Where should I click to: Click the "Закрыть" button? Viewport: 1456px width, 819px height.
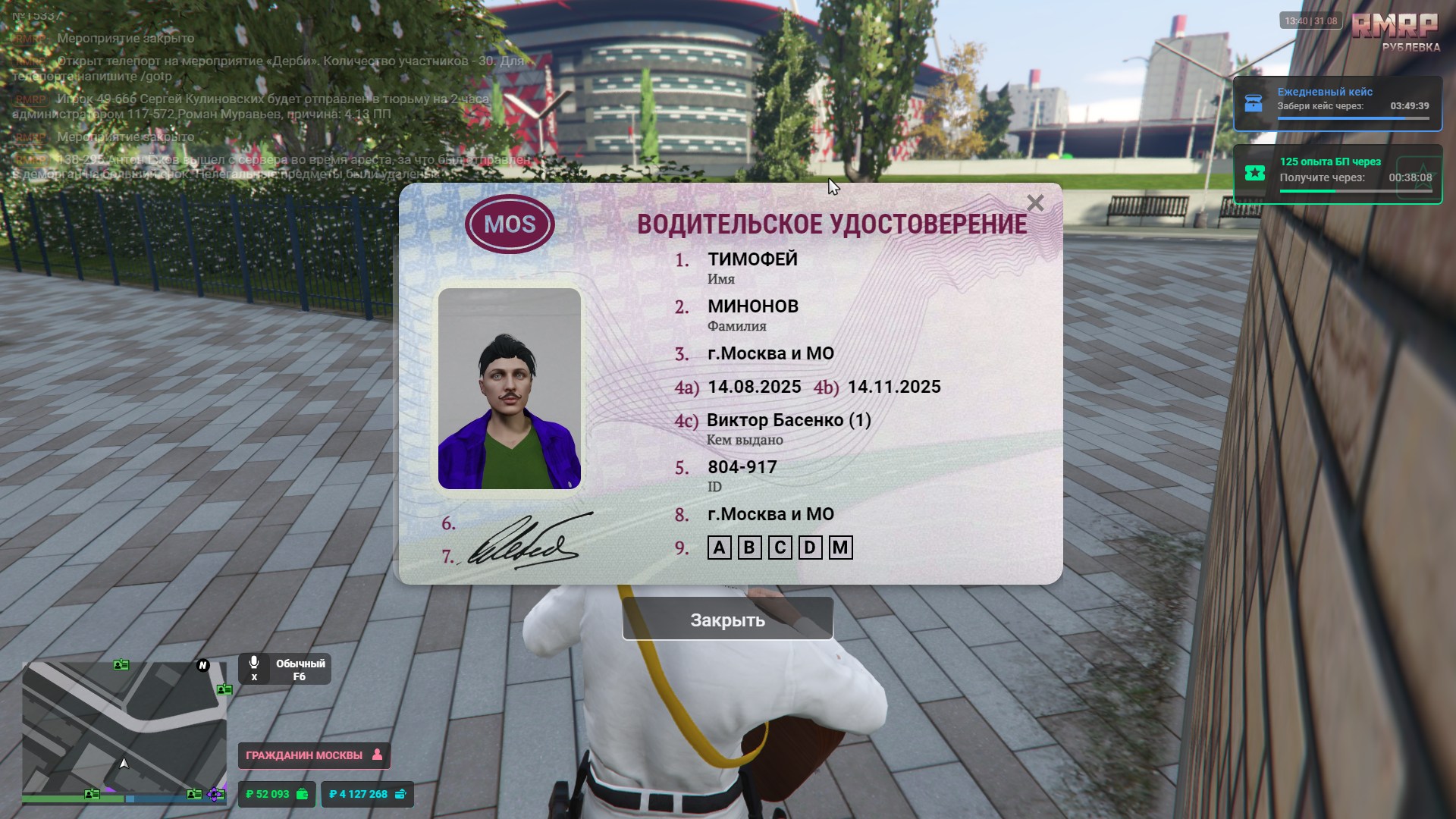727,620
